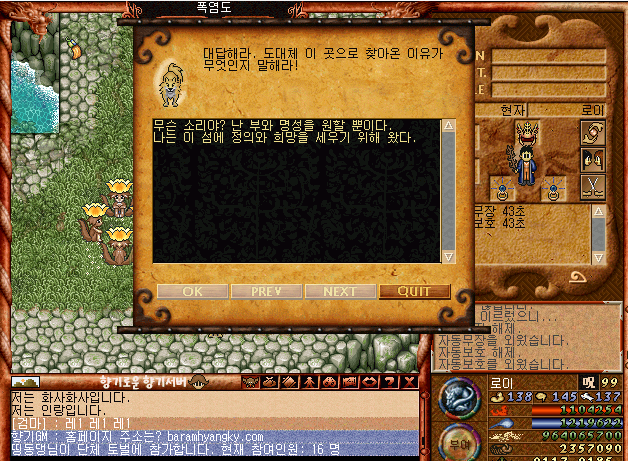Click the crossed swords icon button
Screen dimensions: 628x461
[x=592, y=184]
